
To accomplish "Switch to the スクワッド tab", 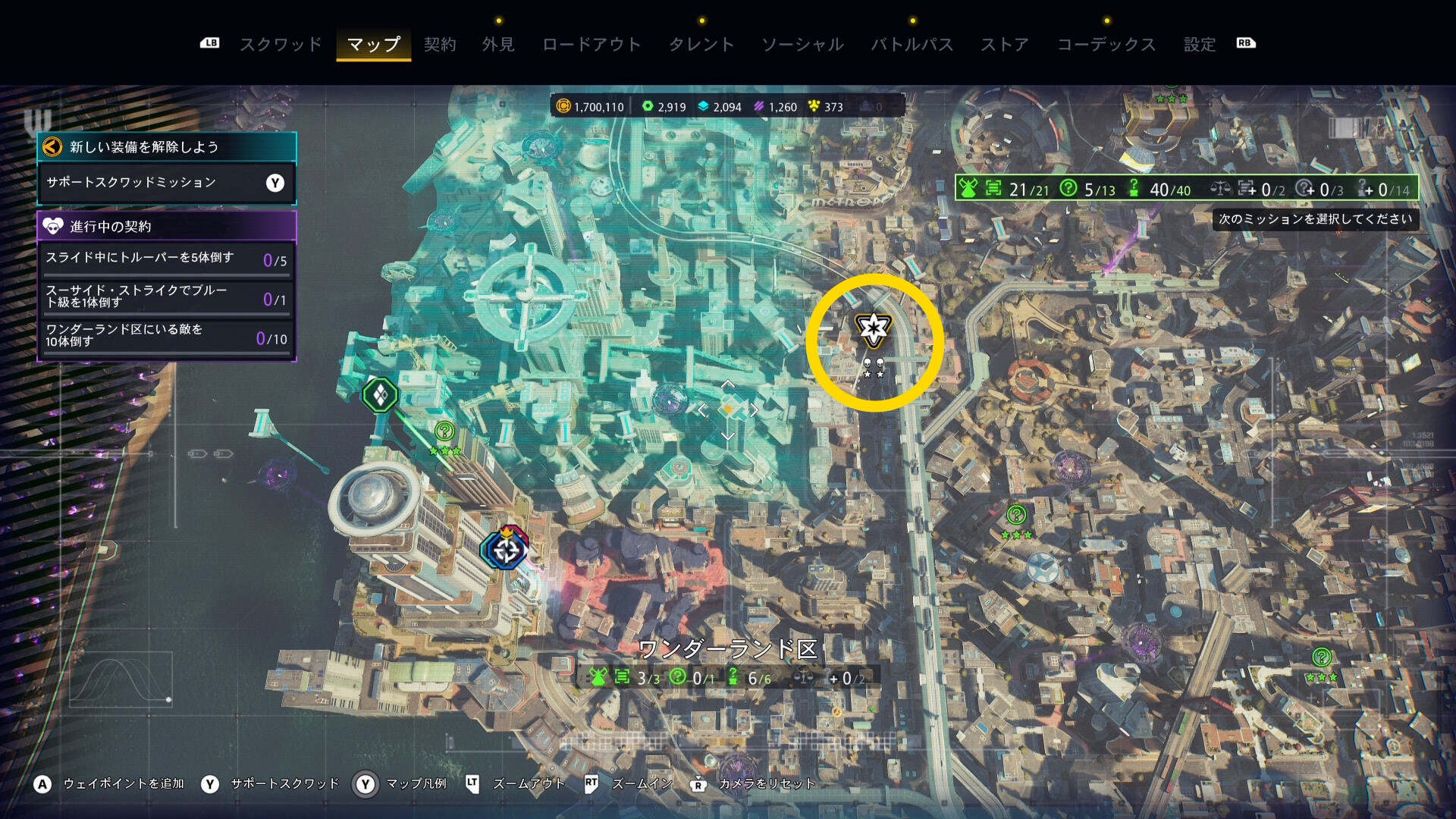I will pos(281,45).
